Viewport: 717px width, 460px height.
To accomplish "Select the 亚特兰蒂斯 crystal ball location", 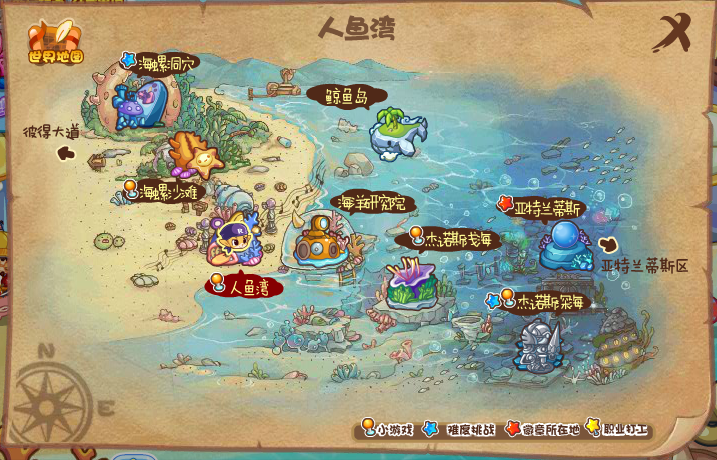I will coord(566,246).
